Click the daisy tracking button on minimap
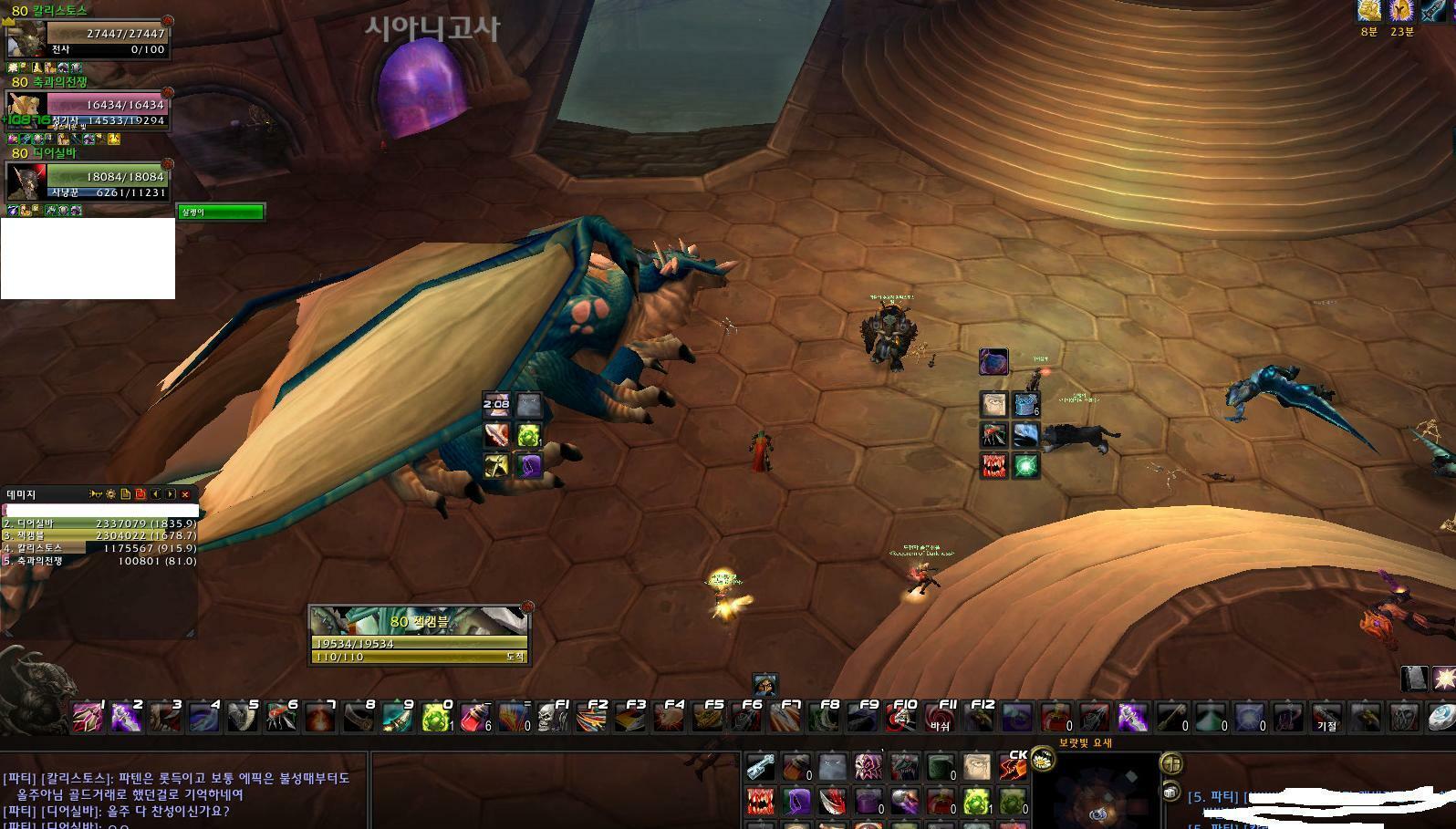Viewport: 1456px width, 829px height. click(x=1042, y=759)
